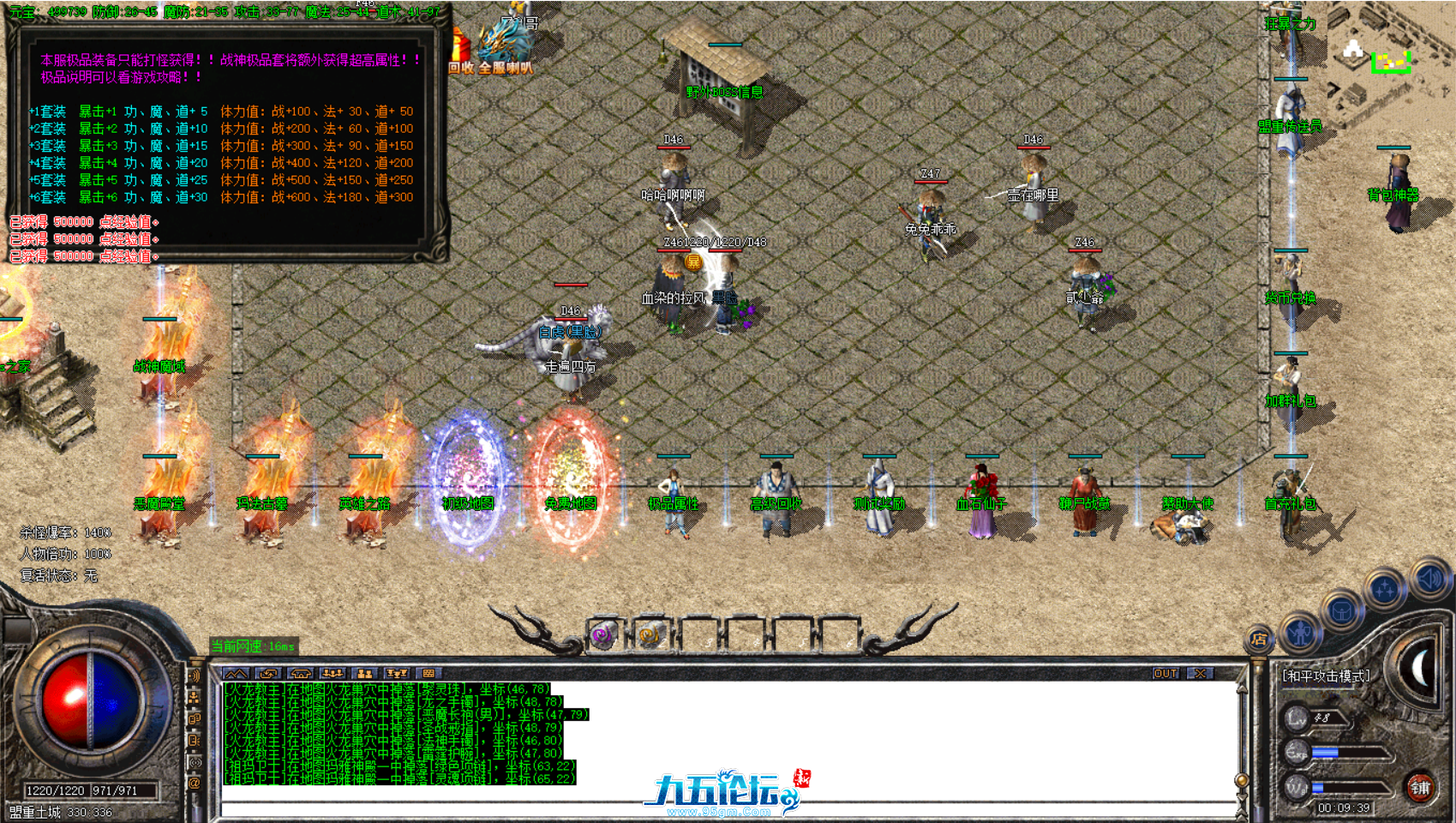Click the looping-arrow icon in chat toolbar
This screenshot has height=823, width=1456.
[267, 673]
